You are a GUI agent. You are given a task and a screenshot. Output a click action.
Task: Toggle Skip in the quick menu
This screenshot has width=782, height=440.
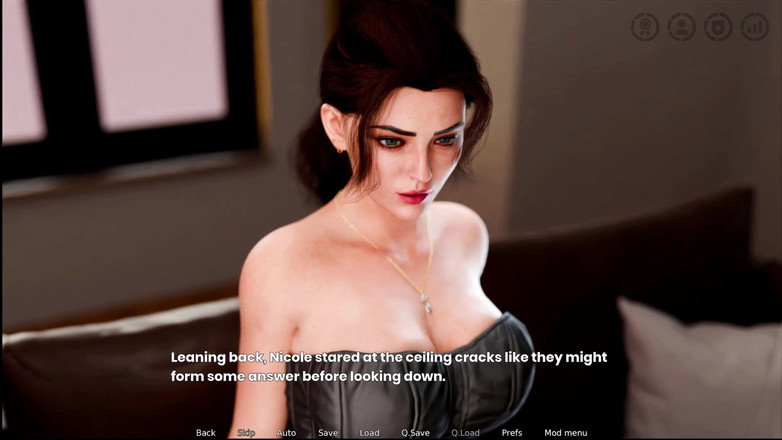(x=246, y=433)
